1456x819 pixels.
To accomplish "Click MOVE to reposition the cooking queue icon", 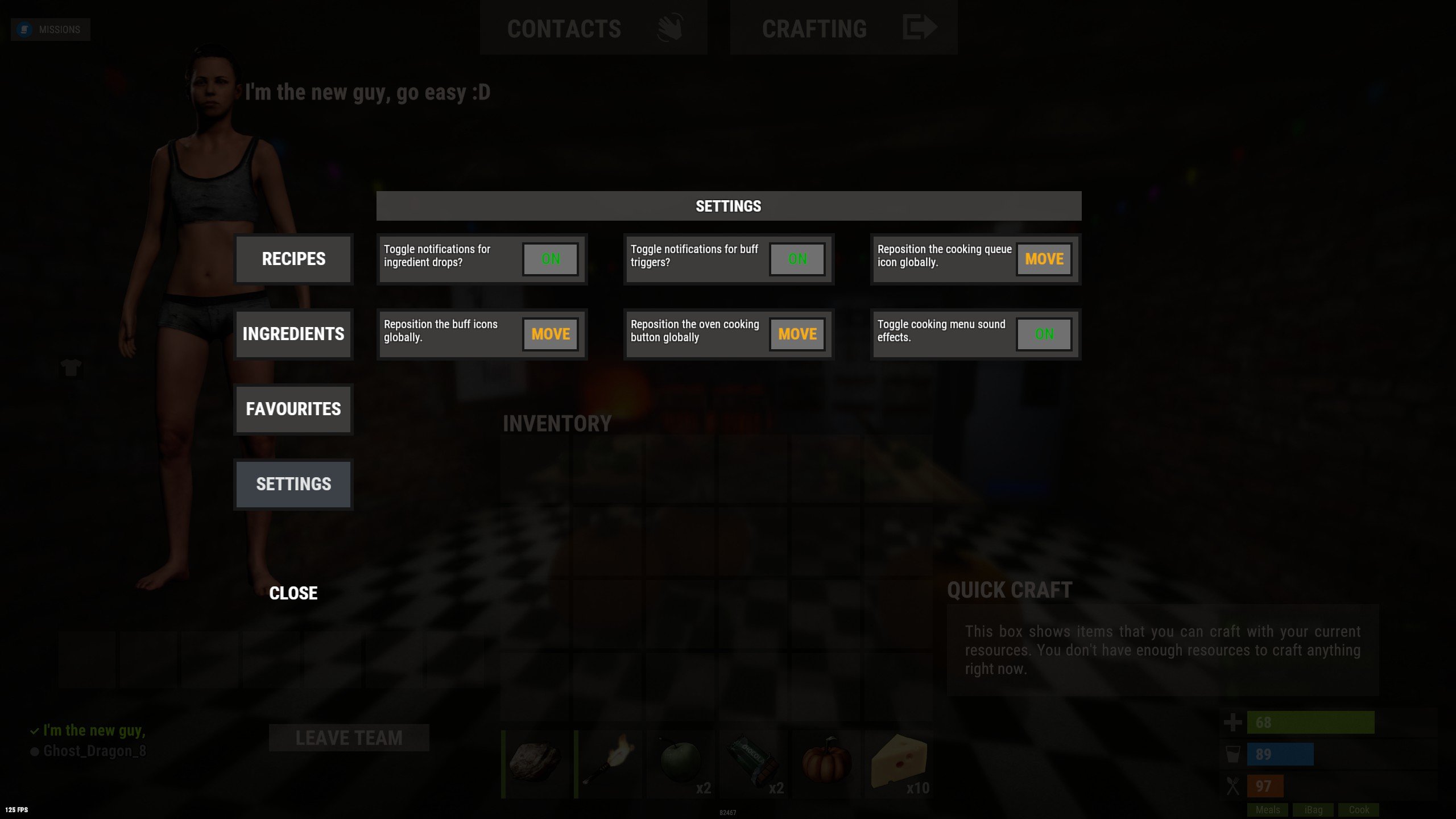I will point(1044,259).
